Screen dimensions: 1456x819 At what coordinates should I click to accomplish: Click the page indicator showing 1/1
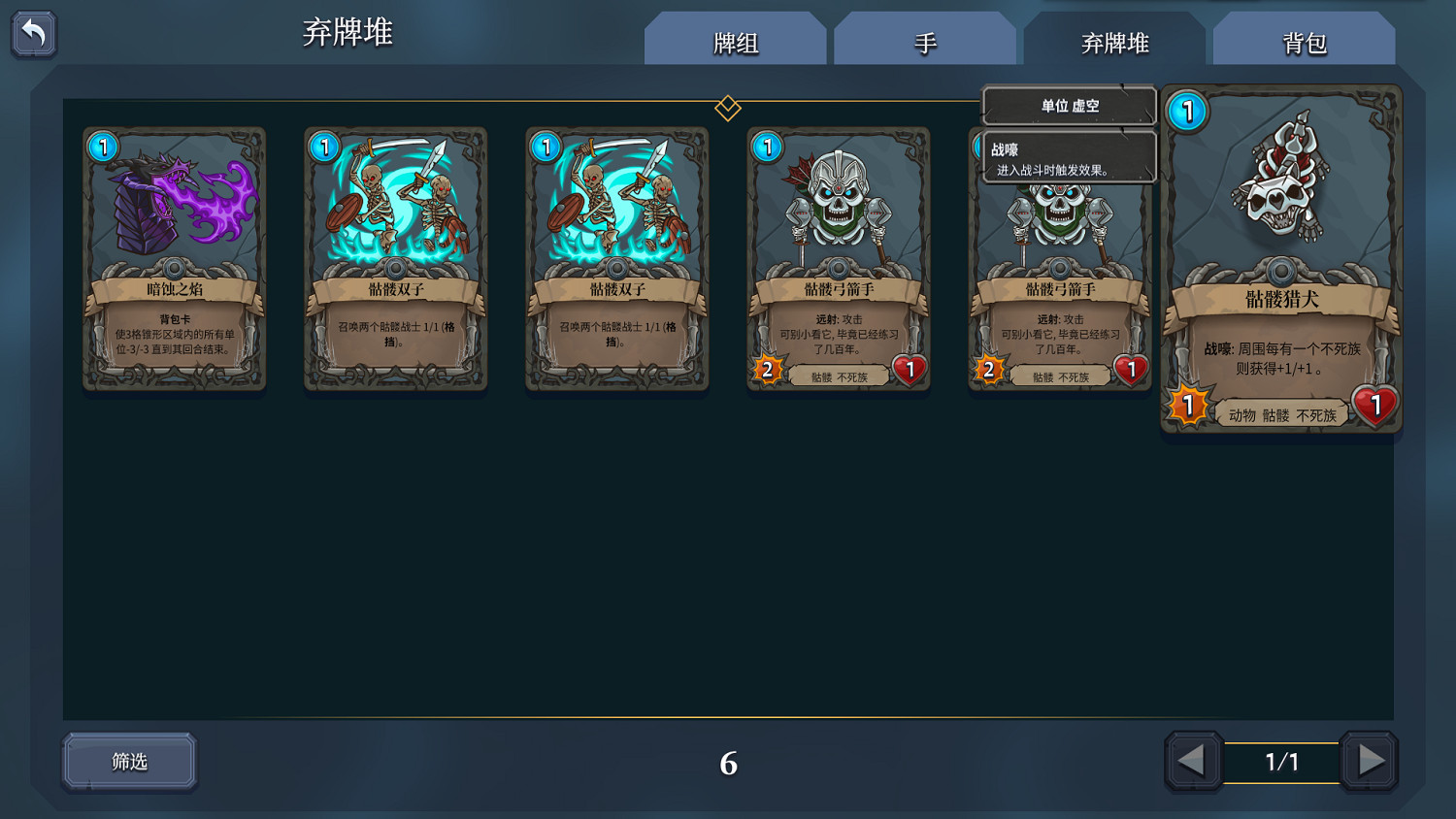tap(1282, 762)
